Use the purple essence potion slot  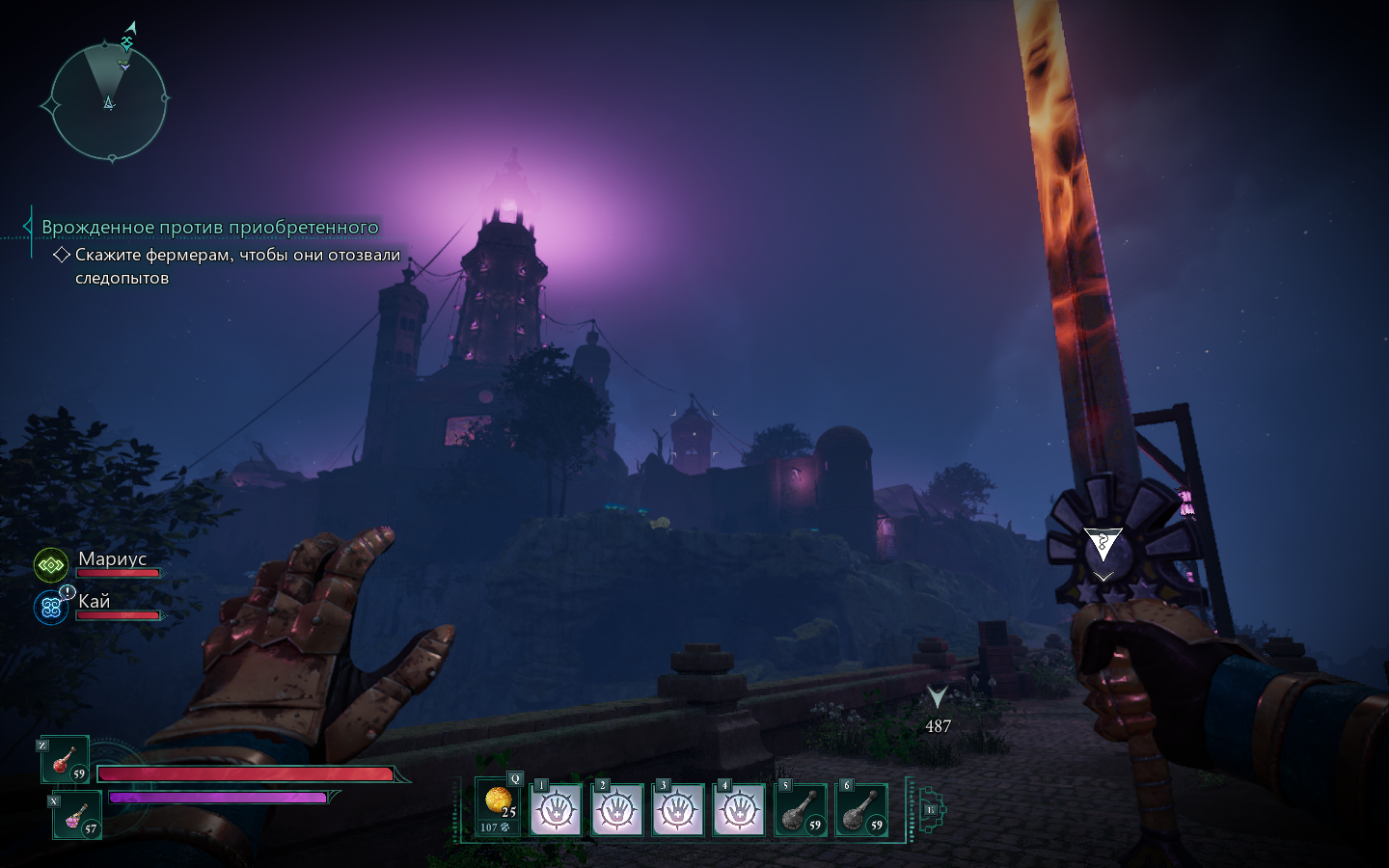tap(77, 817)
